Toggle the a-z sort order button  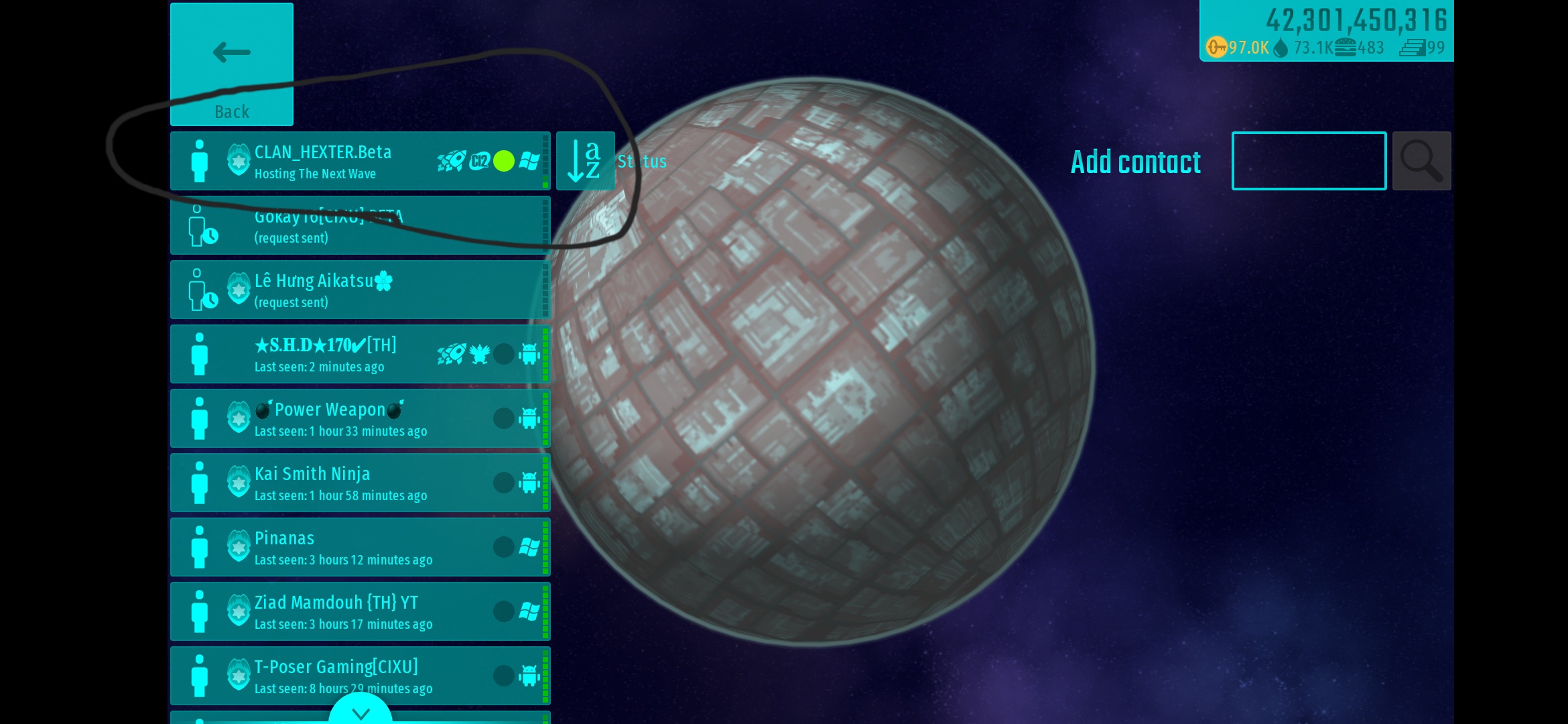(585, 162)
